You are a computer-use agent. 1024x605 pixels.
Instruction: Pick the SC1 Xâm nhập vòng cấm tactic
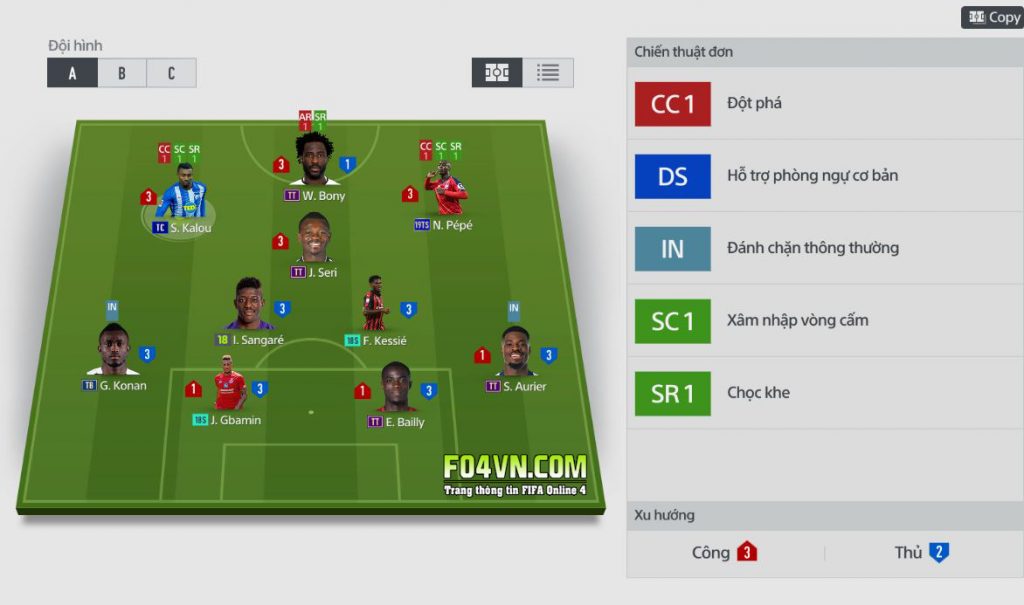tap(825, 321)
